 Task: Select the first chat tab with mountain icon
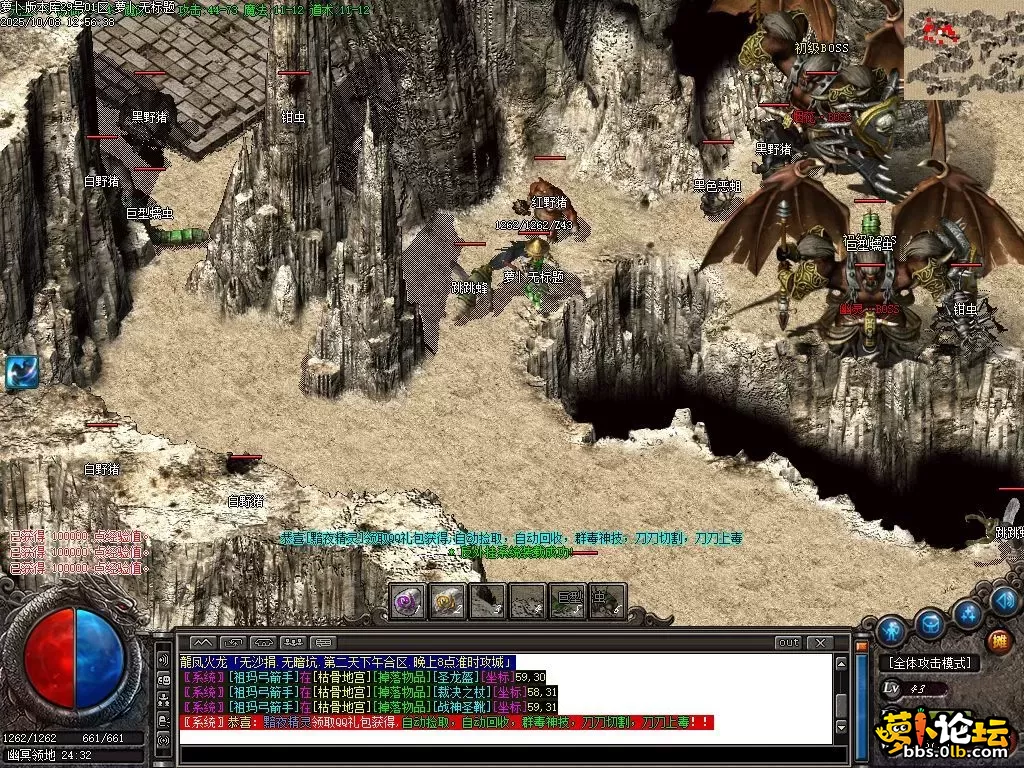[202, 642]
